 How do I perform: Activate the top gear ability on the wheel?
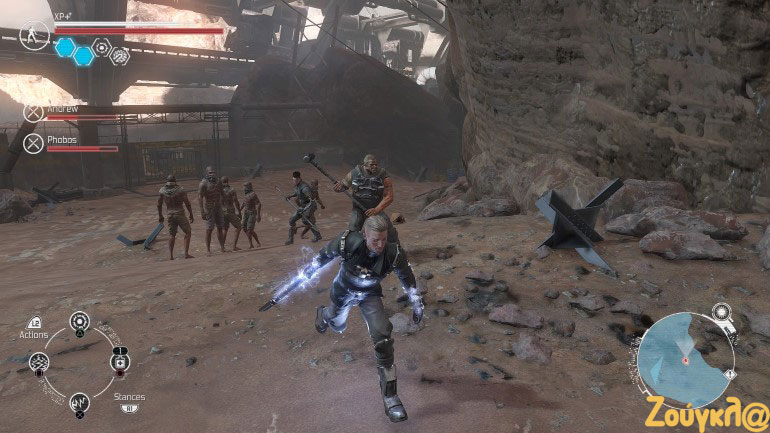(x=79, y=322)
